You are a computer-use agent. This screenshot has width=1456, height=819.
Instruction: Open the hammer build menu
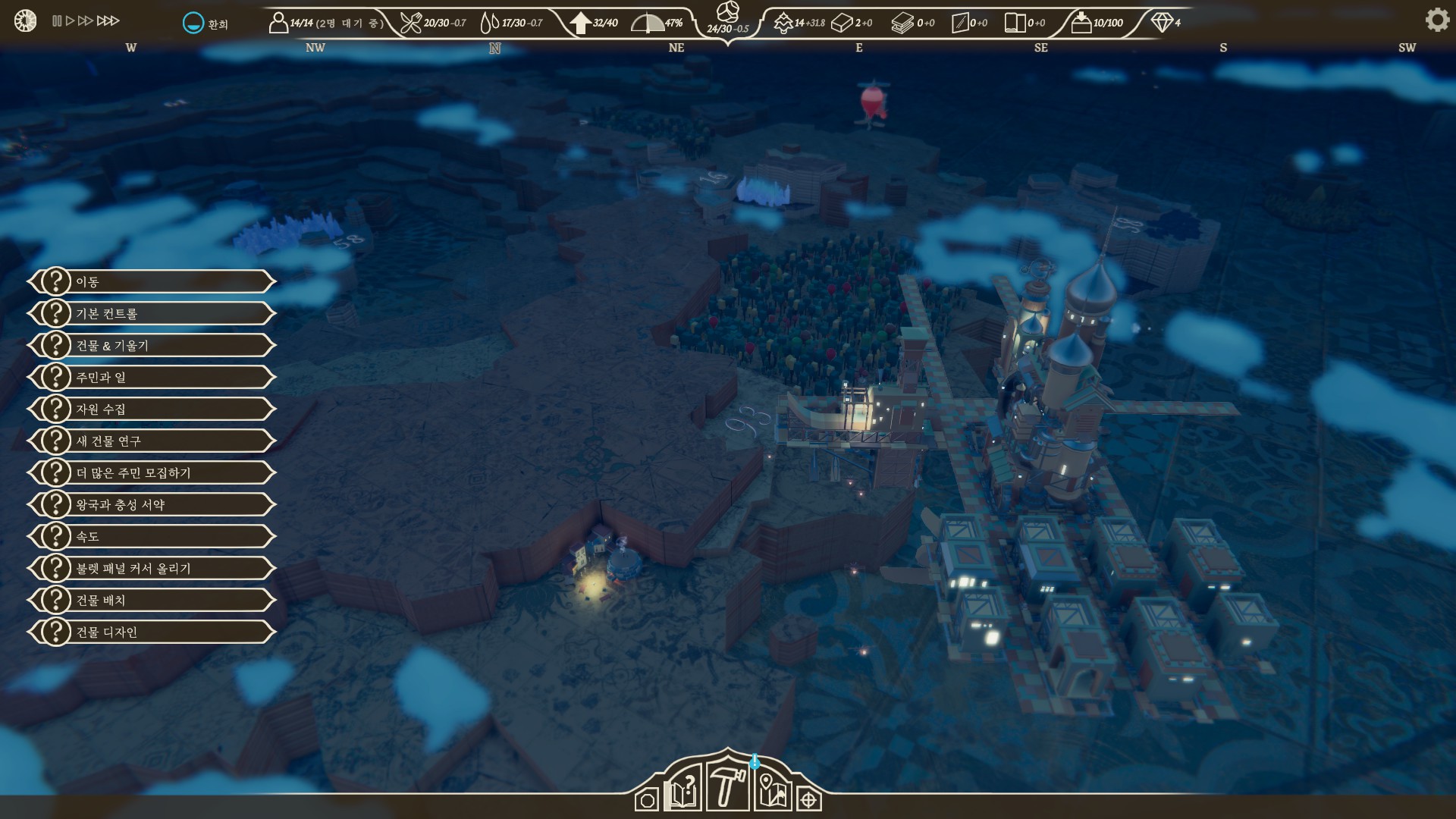[x=726, y=786]
